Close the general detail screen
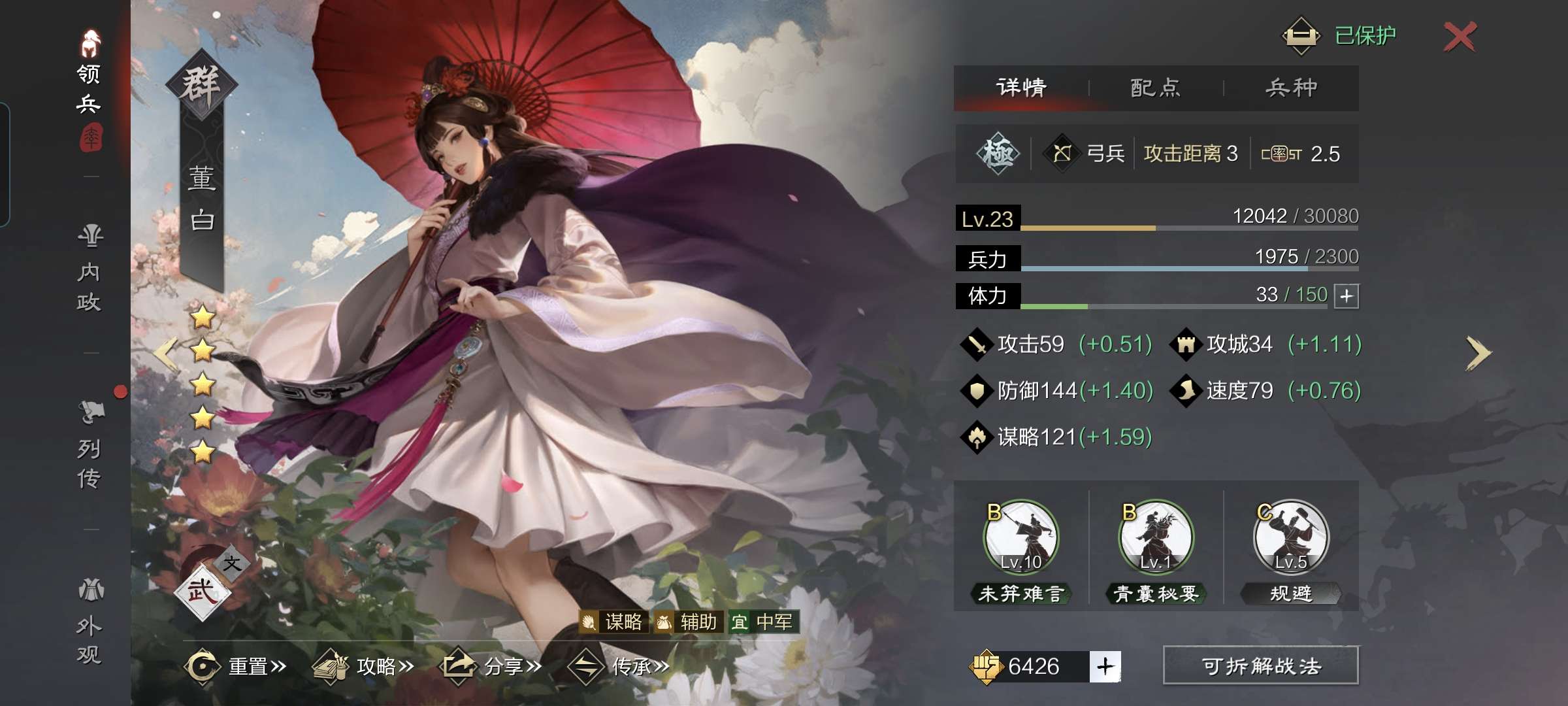Image resolution: width=1568 pixels, height=706 pixels. coord(1460,37)
